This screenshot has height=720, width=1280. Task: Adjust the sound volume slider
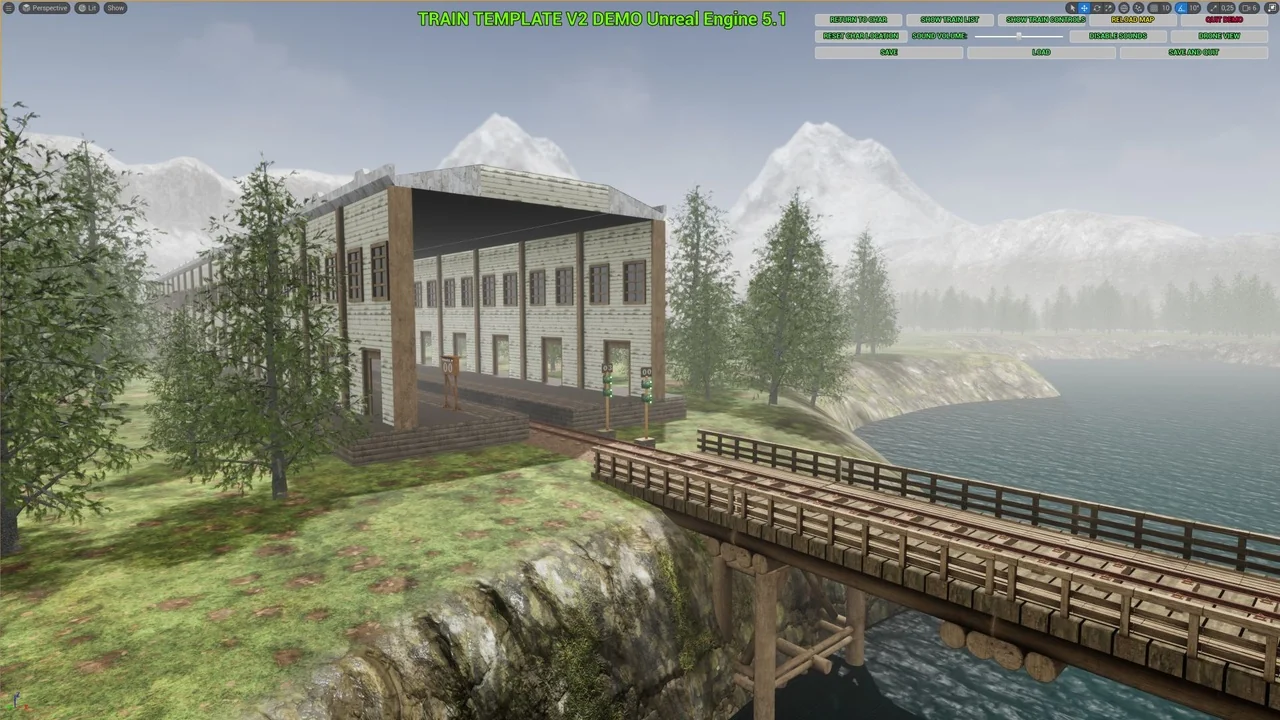[x=1018, y=36]
